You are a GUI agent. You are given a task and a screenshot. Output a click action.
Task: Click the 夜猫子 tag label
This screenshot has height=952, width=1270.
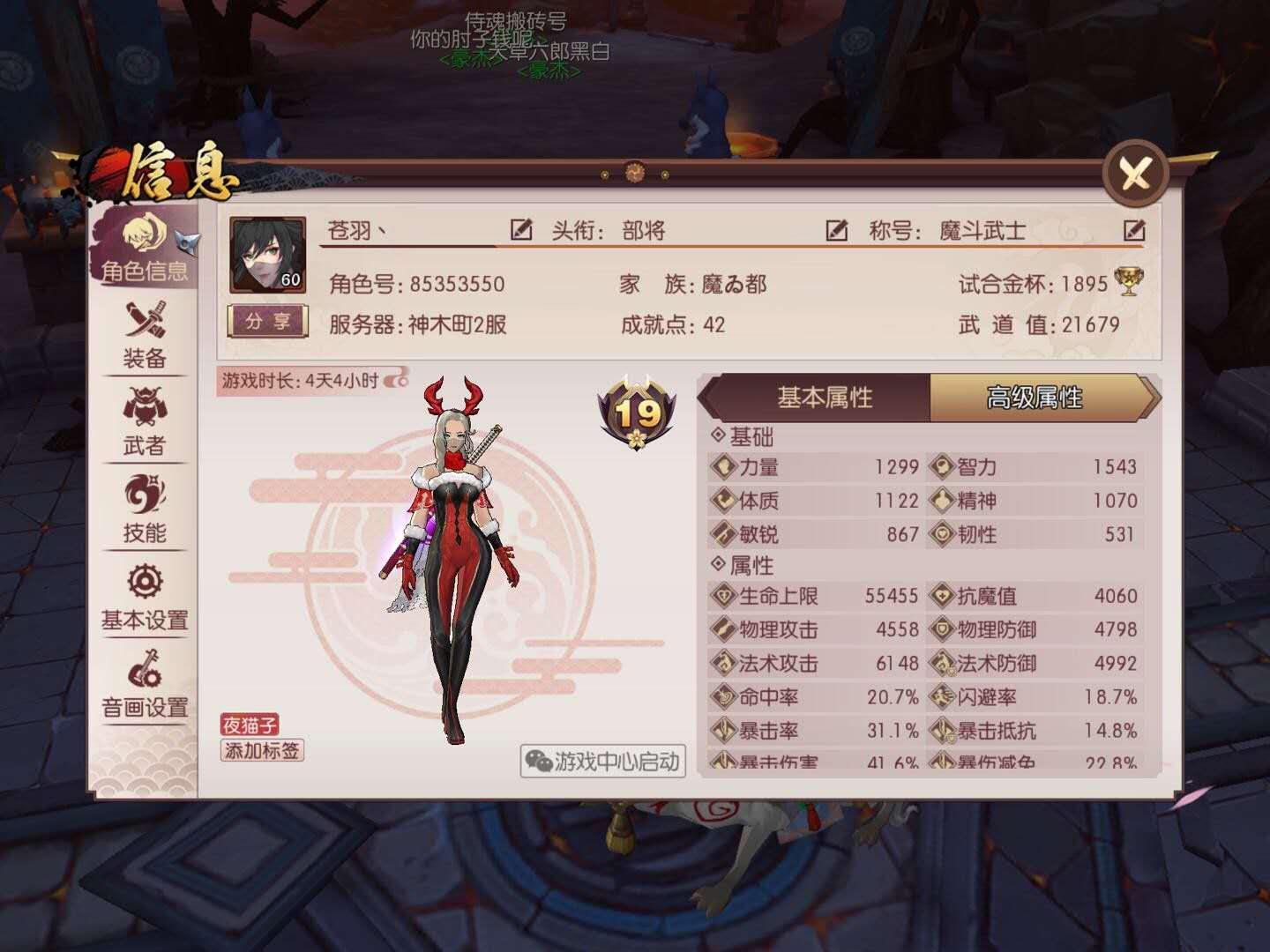pos(249,725)
